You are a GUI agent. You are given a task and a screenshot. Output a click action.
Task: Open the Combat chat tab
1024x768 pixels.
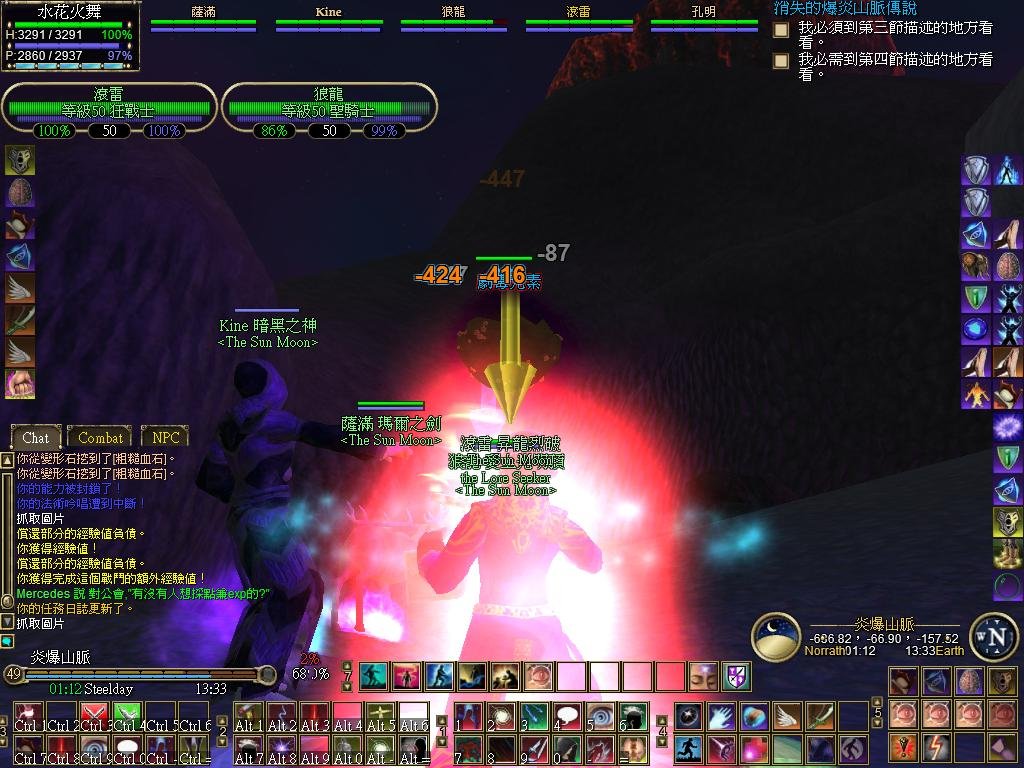coord(100,437)
